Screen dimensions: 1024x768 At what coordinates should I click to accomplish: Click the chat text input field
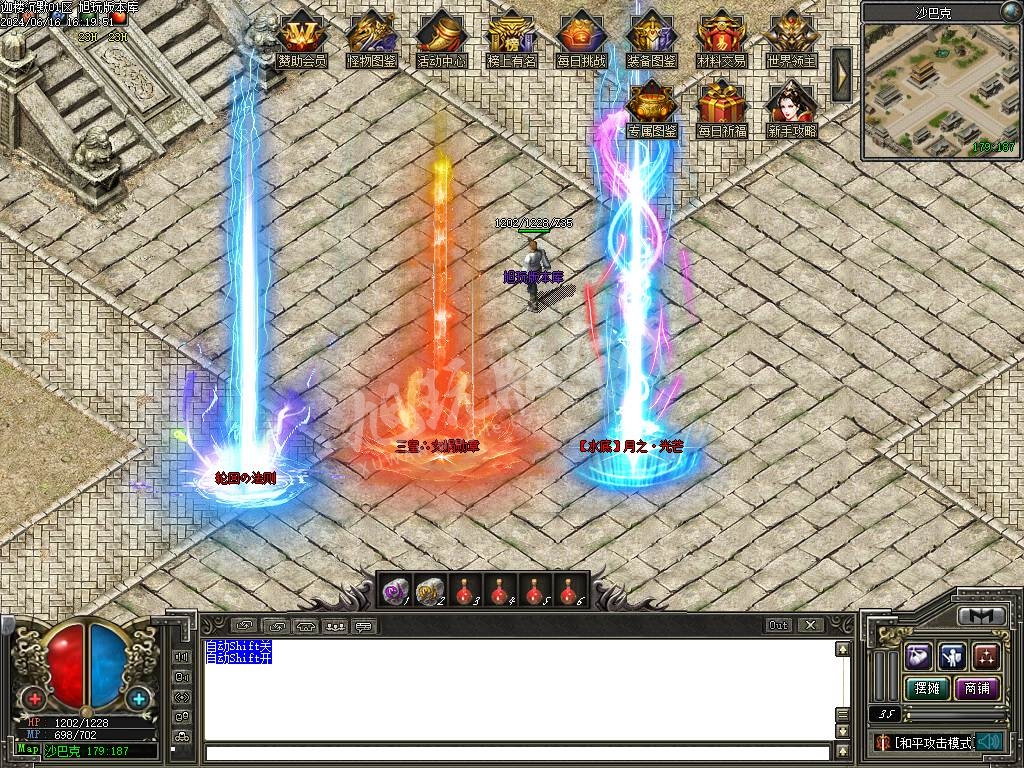coord(517,753)
